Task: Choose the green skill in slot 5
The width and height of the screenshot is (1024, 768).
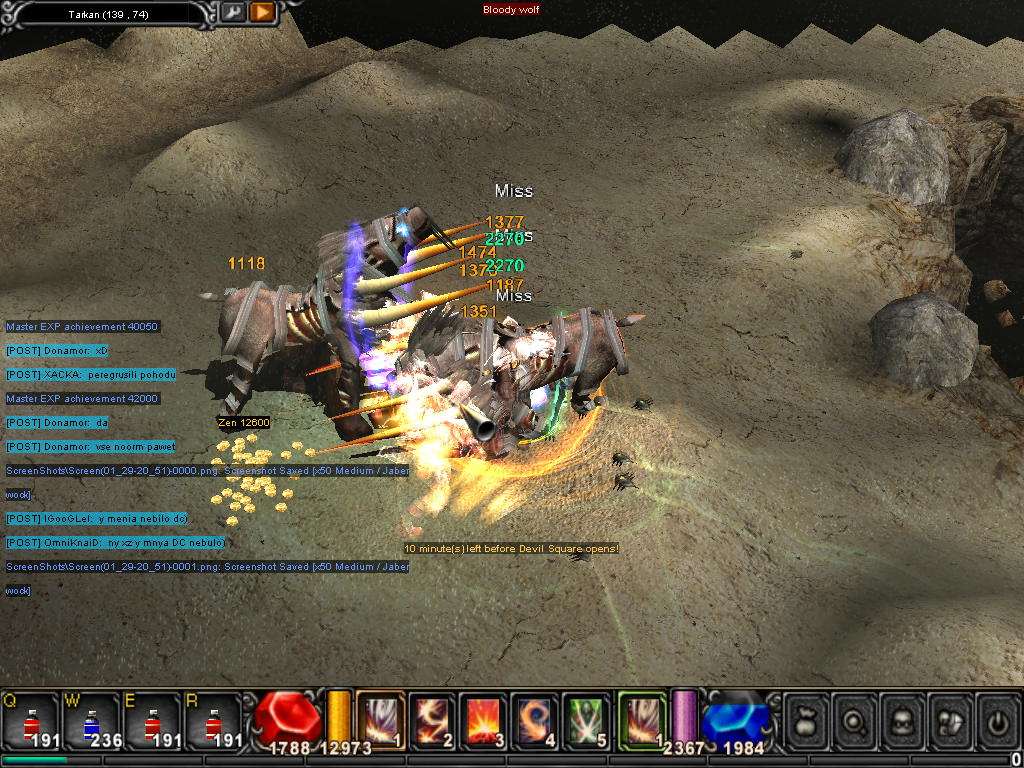Action: point(587,718)
